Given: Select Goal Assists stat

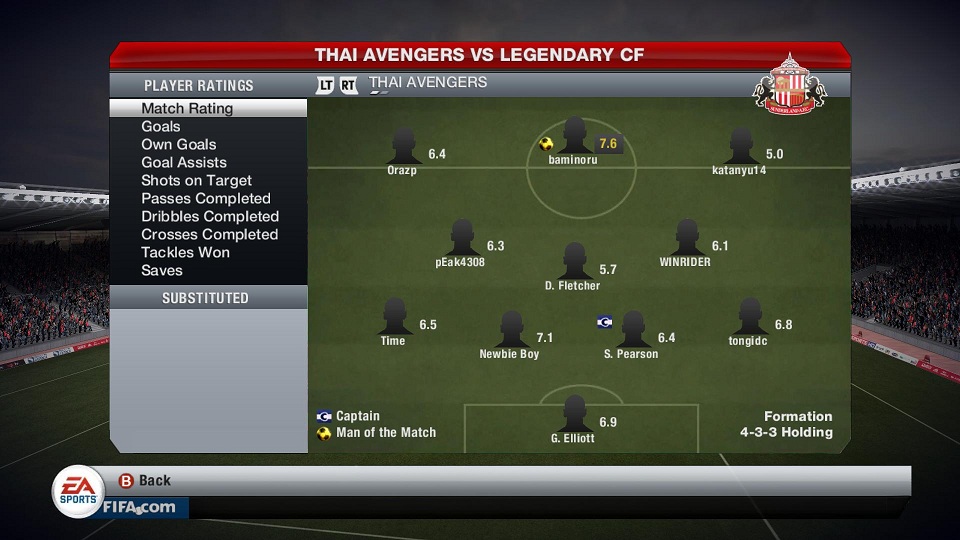Looking at the screenshot, I should click(x=184, y=162).
